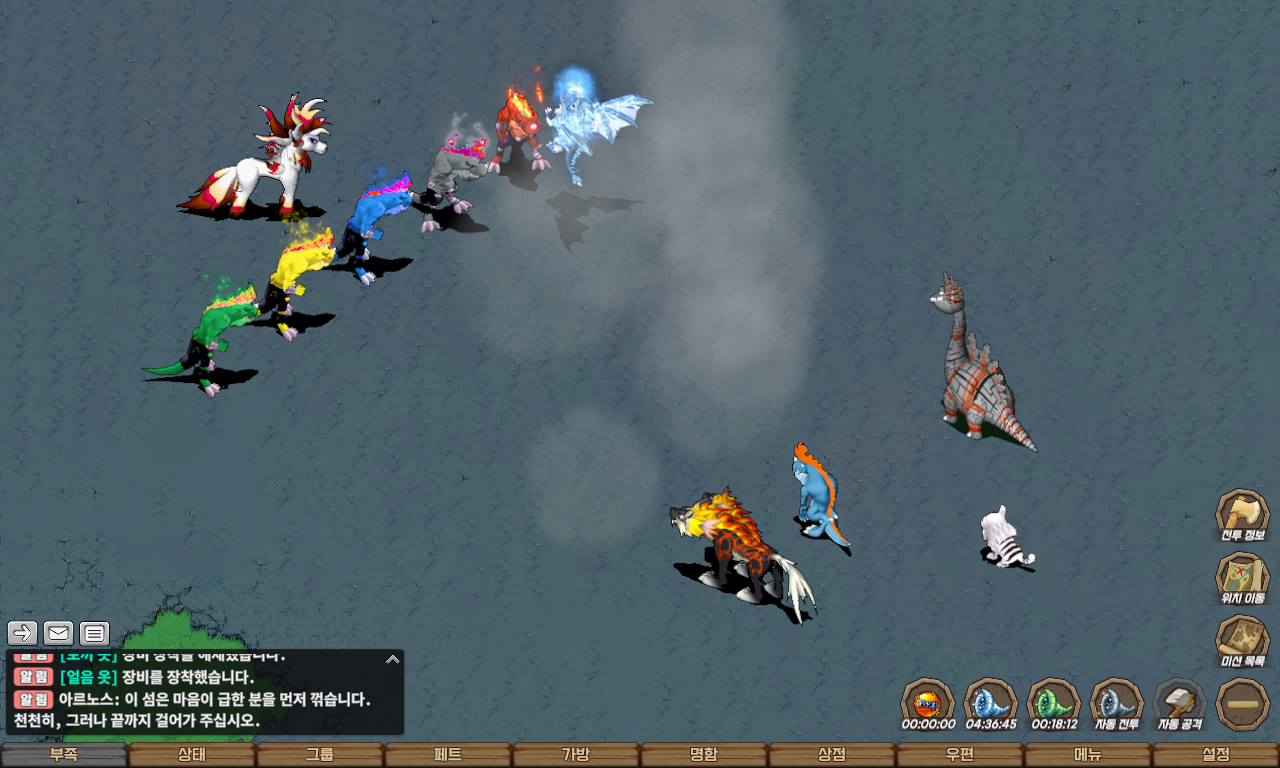Open the 부족 (Tribe) tab

pos(64,755)
